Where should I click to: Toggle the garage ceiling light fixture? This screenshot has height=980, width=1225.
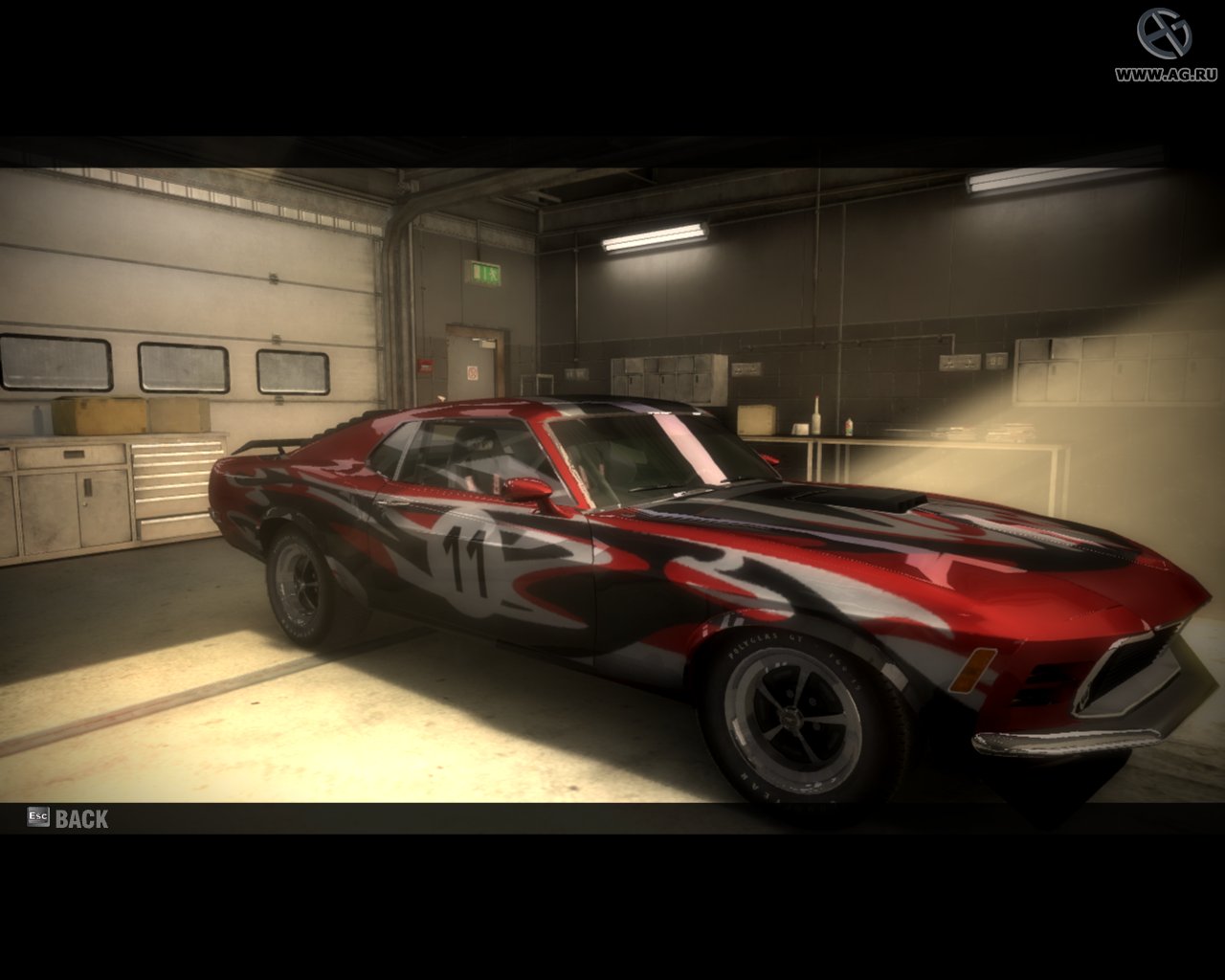click(x=654, y=235)
